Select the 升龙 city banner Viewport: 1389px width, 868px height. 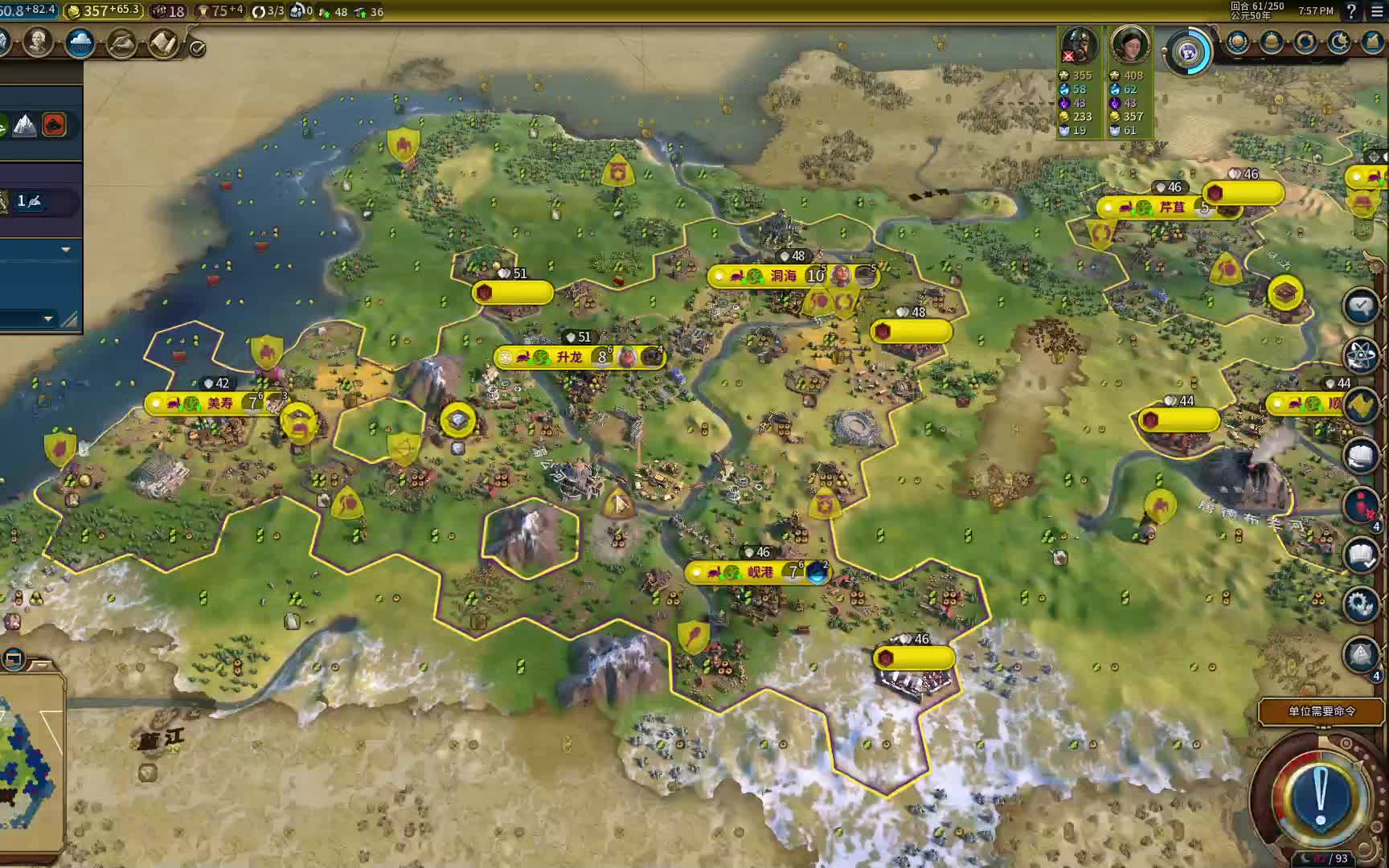[x=569, y=357]
